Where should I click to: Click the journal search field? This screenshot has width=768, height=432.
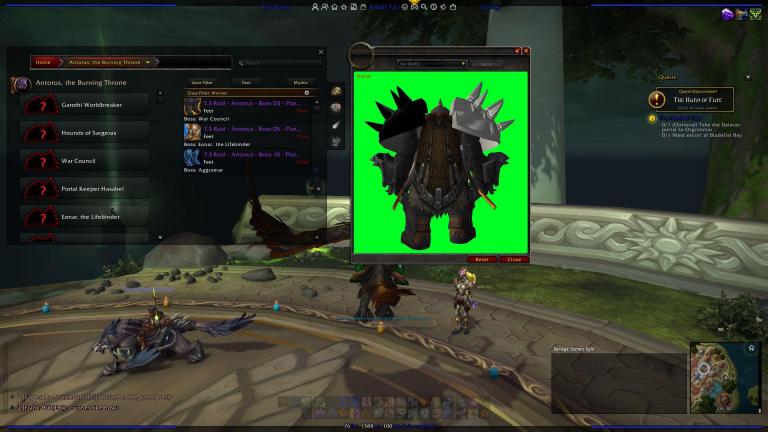pyautogui.click(x=280, y=62)
